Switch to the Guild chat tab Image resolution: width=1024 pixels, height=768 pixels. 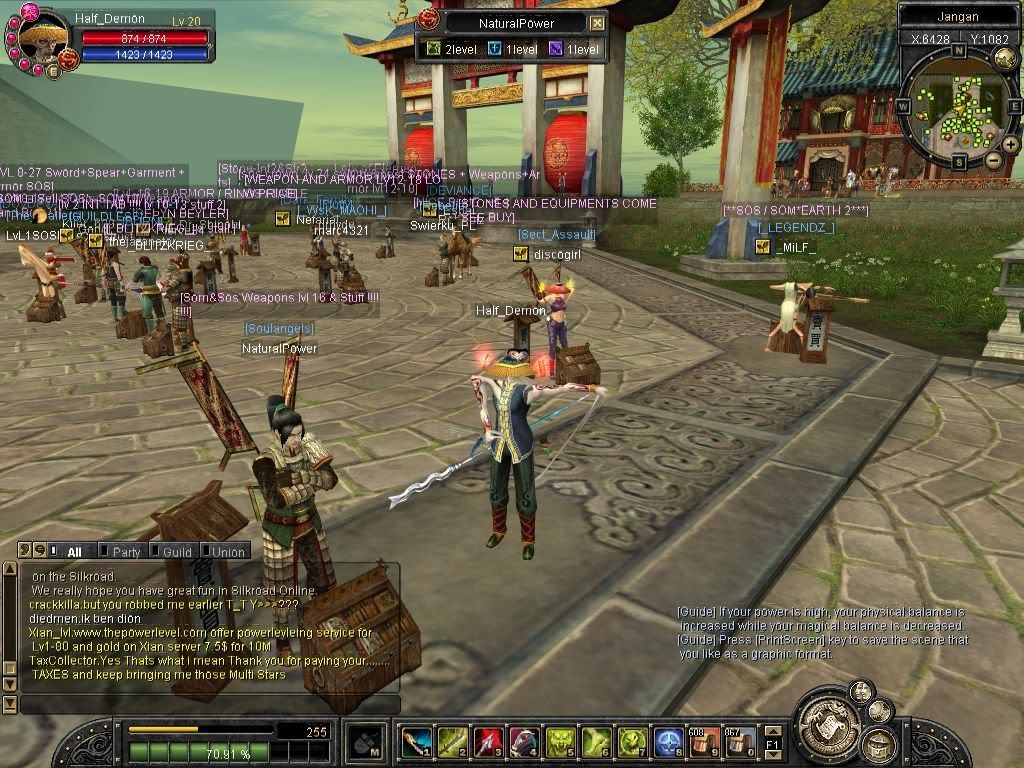(176, 551)
